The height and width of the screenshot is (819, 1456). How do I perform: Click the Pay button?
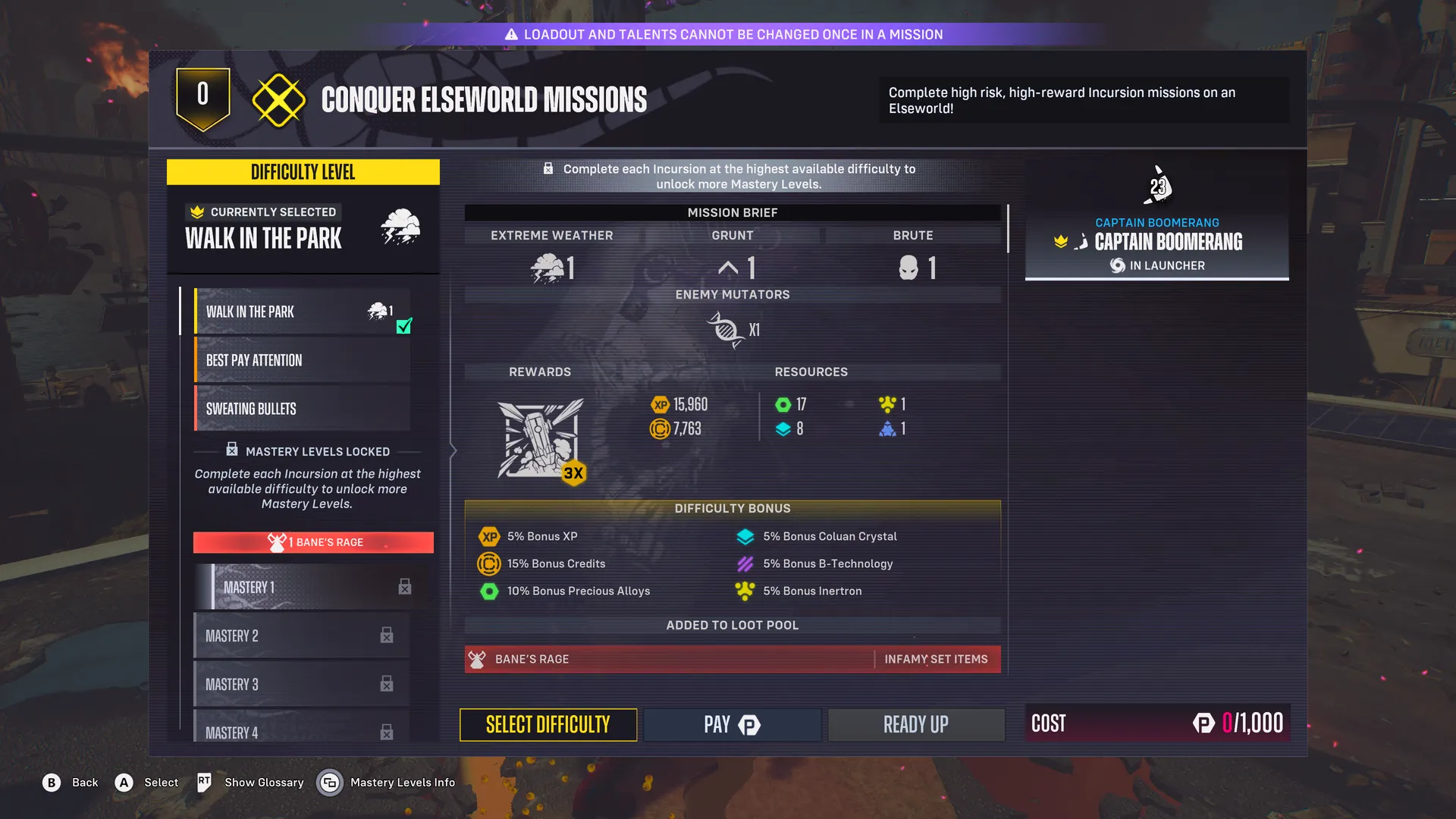pos(732,725)
